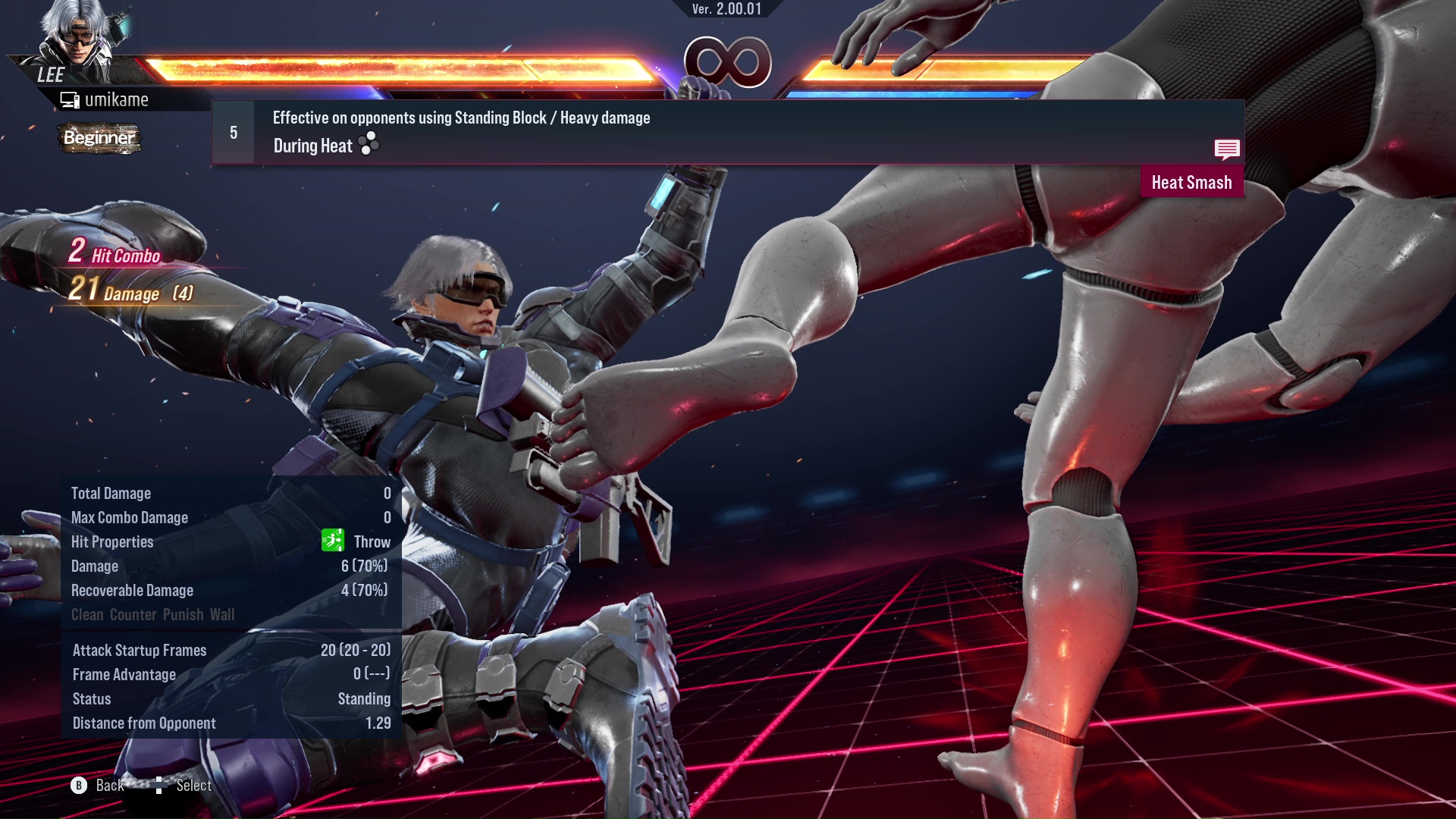Enable the Wall condition label
The width and height of the screenshot is (1456, 819).
tap(224, 614)
